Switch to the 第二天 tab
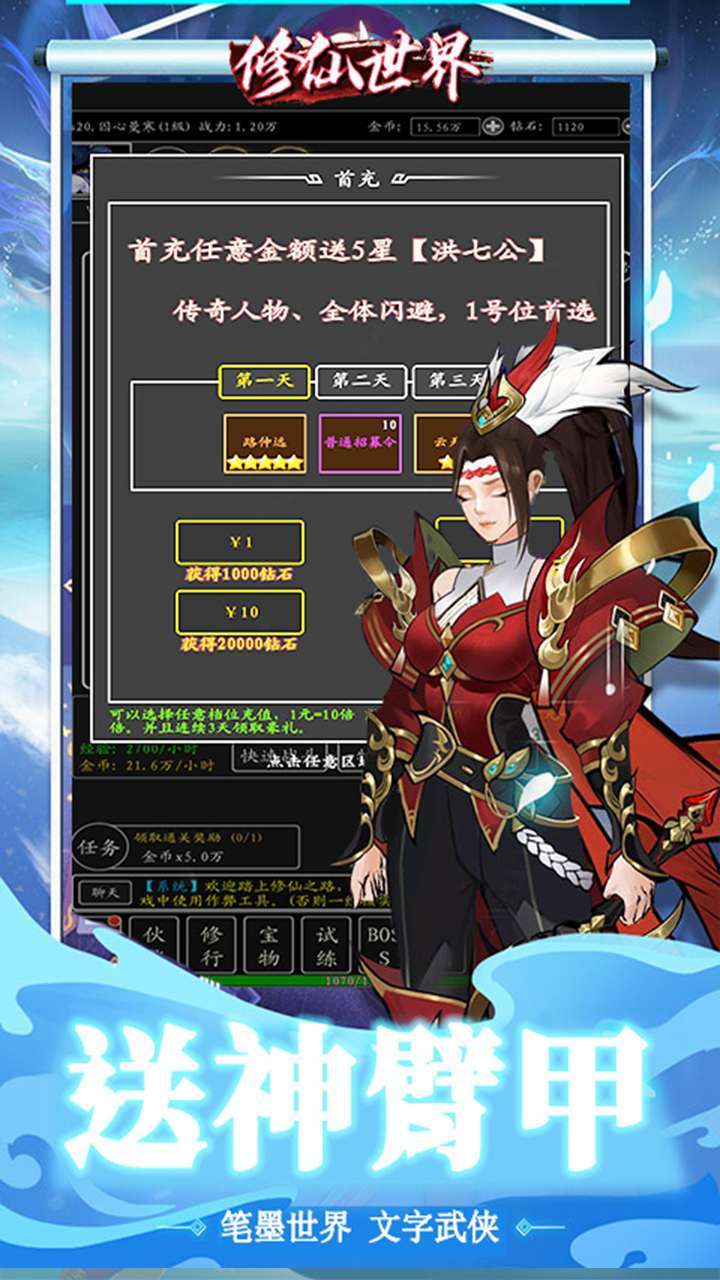This screenshot has width=720, height=1280. point(360,381)
